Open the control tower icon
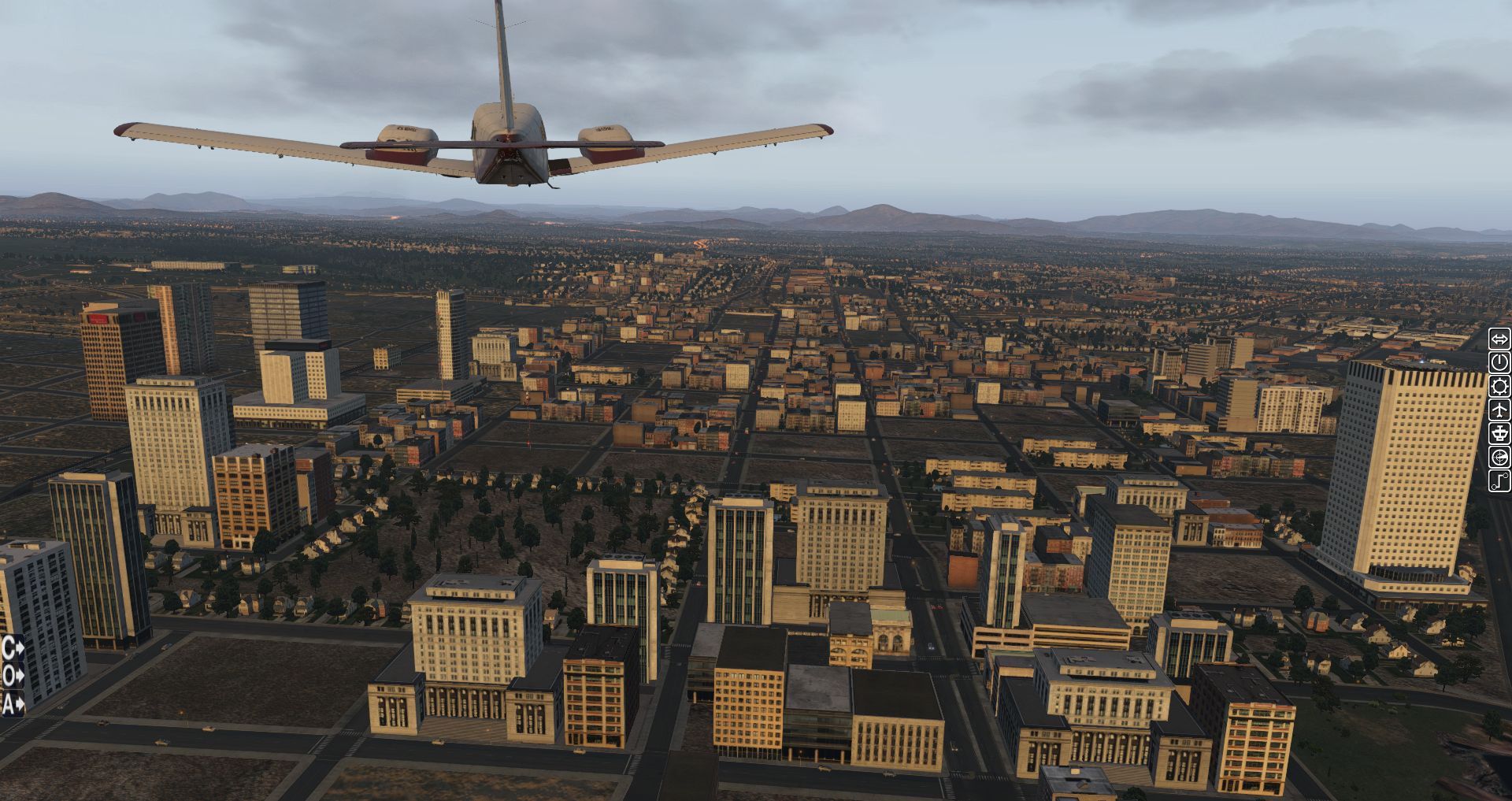 [x=1499, y=434]
